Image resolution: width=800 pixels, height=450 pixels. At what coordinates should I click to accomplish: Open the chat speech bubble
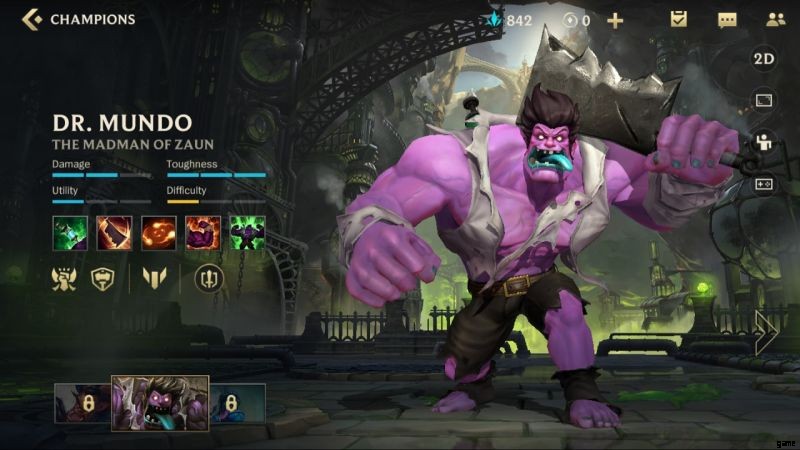pos(727,19)
